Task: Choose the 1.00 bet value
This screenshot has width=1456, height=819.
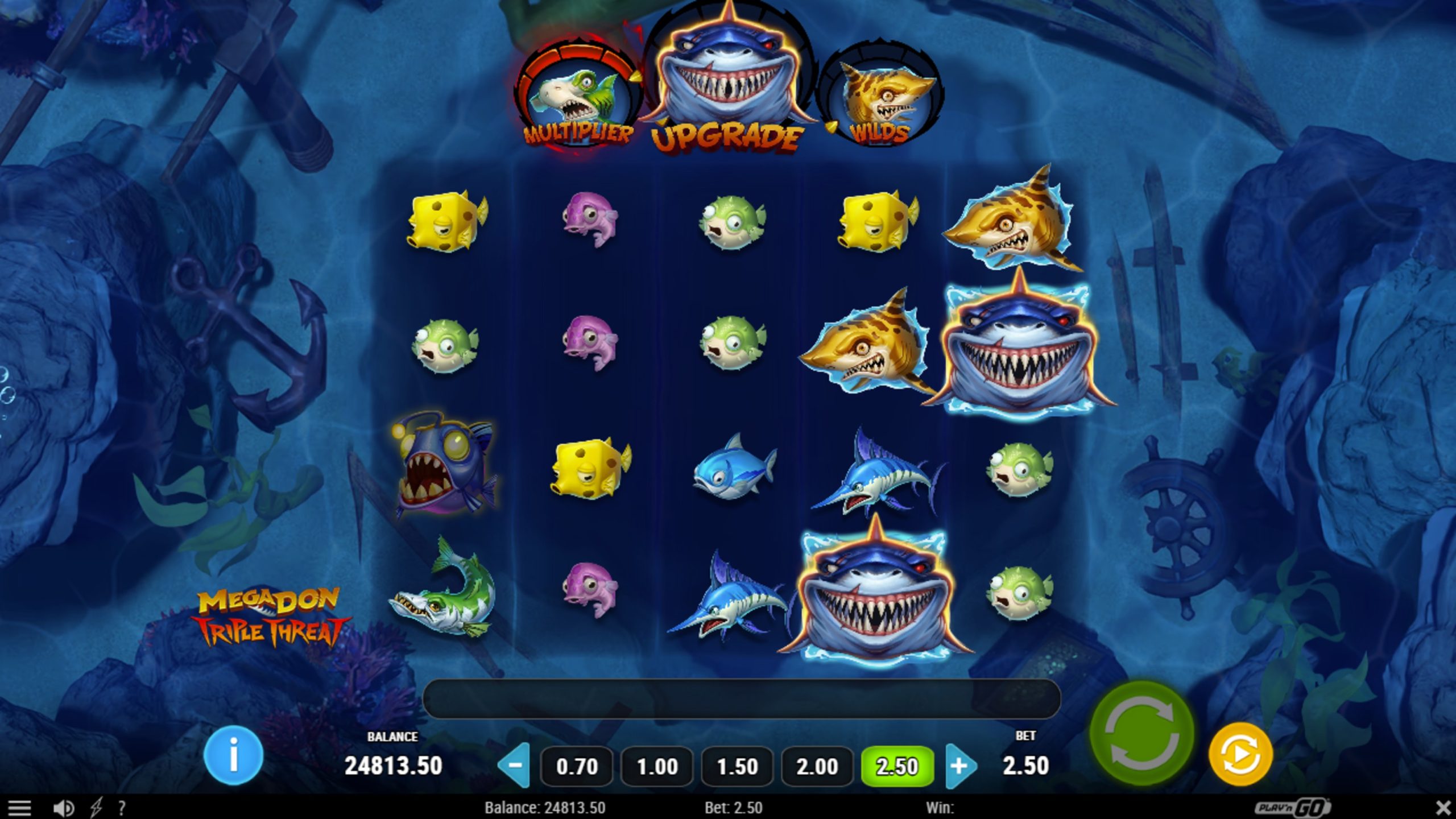Action: (657, 766)
